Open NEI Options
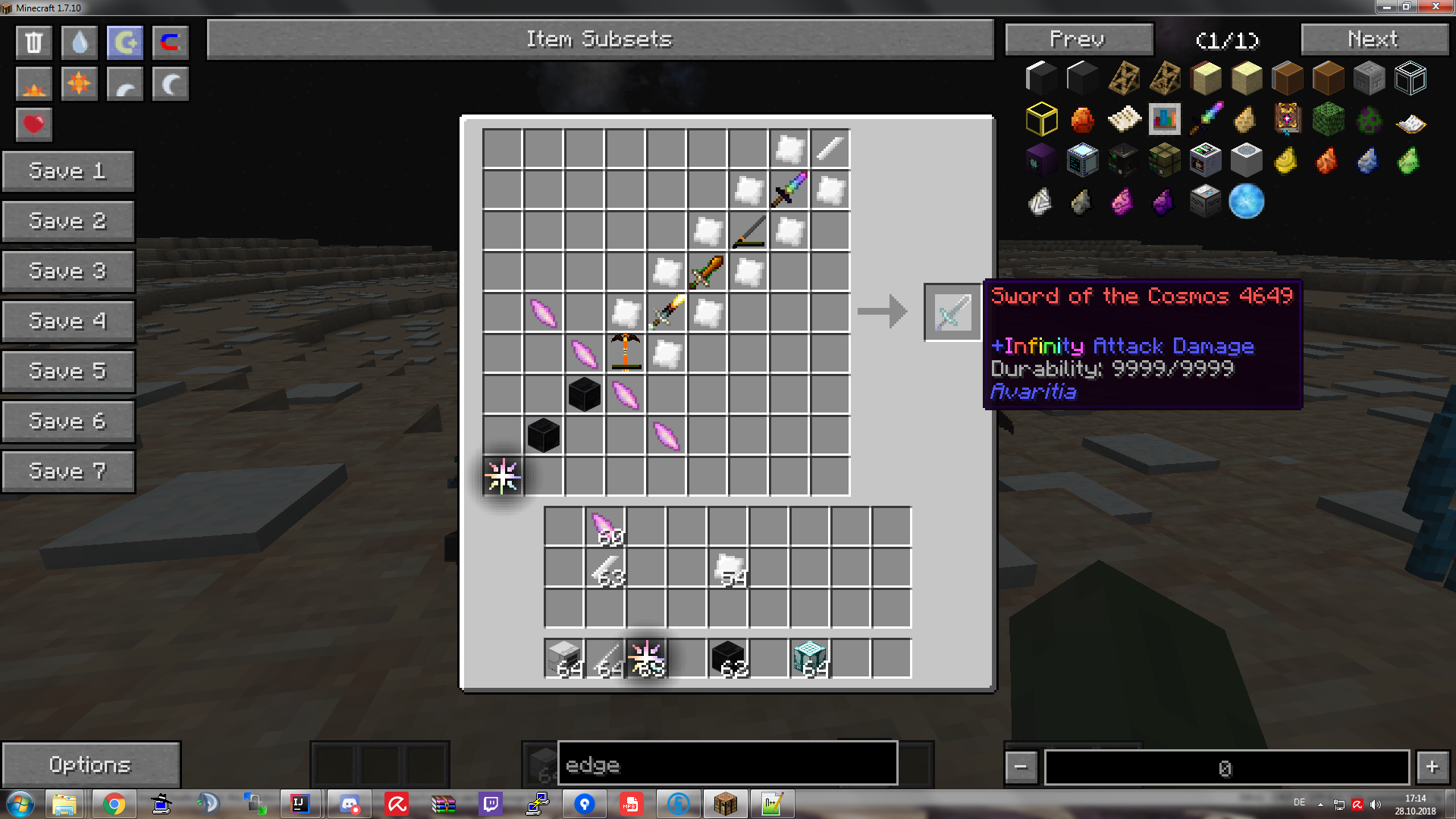 tap(90, 764)
